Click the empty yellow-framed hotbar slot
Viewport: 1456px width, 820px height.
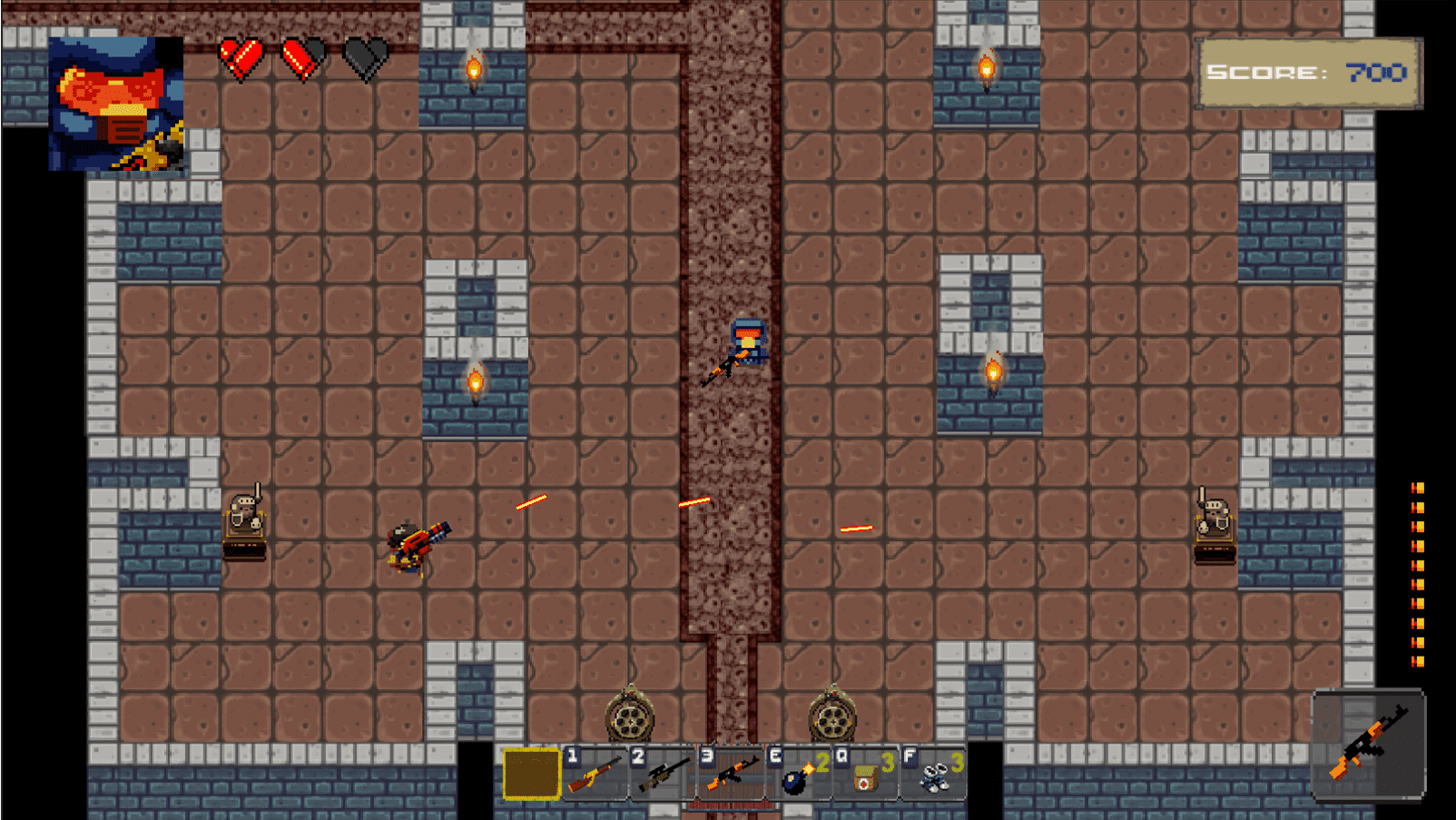[x=531, y=774]
